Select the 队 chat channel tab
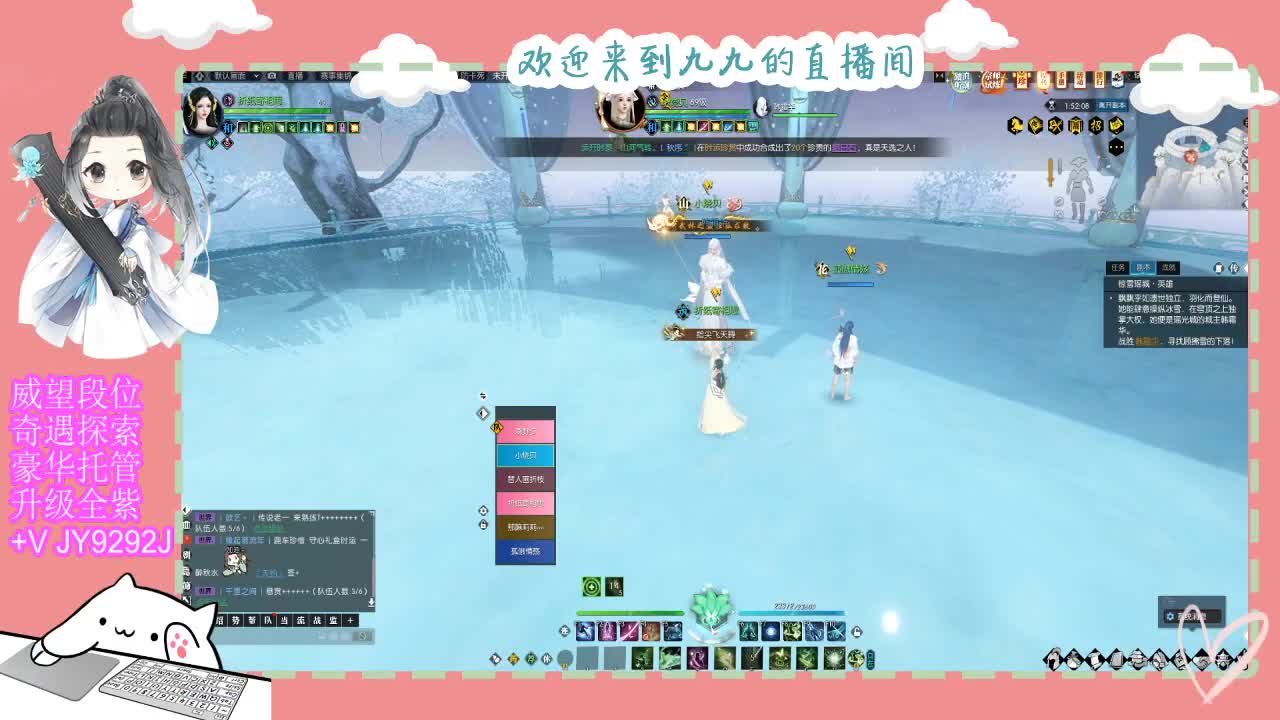Screen dimensions: 1280x720 coord(267,620)
